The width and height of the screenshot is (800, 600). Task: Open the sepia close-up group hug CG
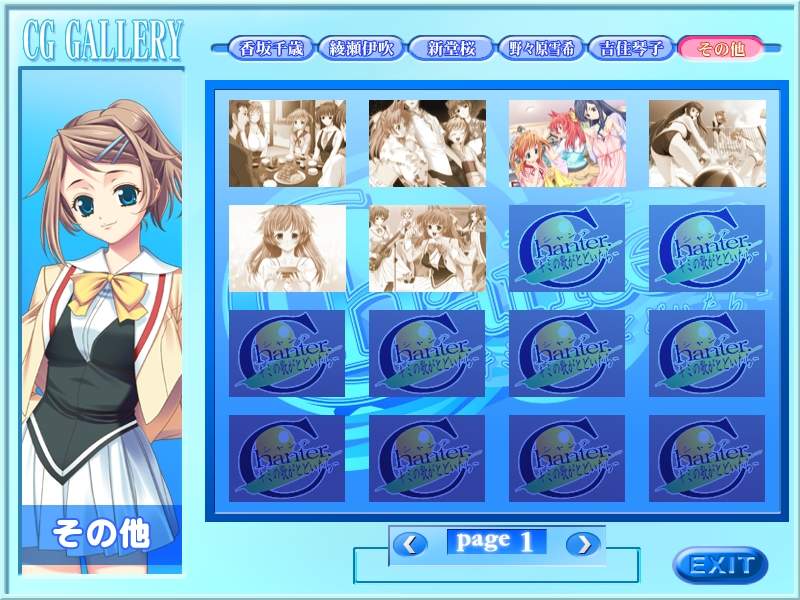(x=427, y=143)
